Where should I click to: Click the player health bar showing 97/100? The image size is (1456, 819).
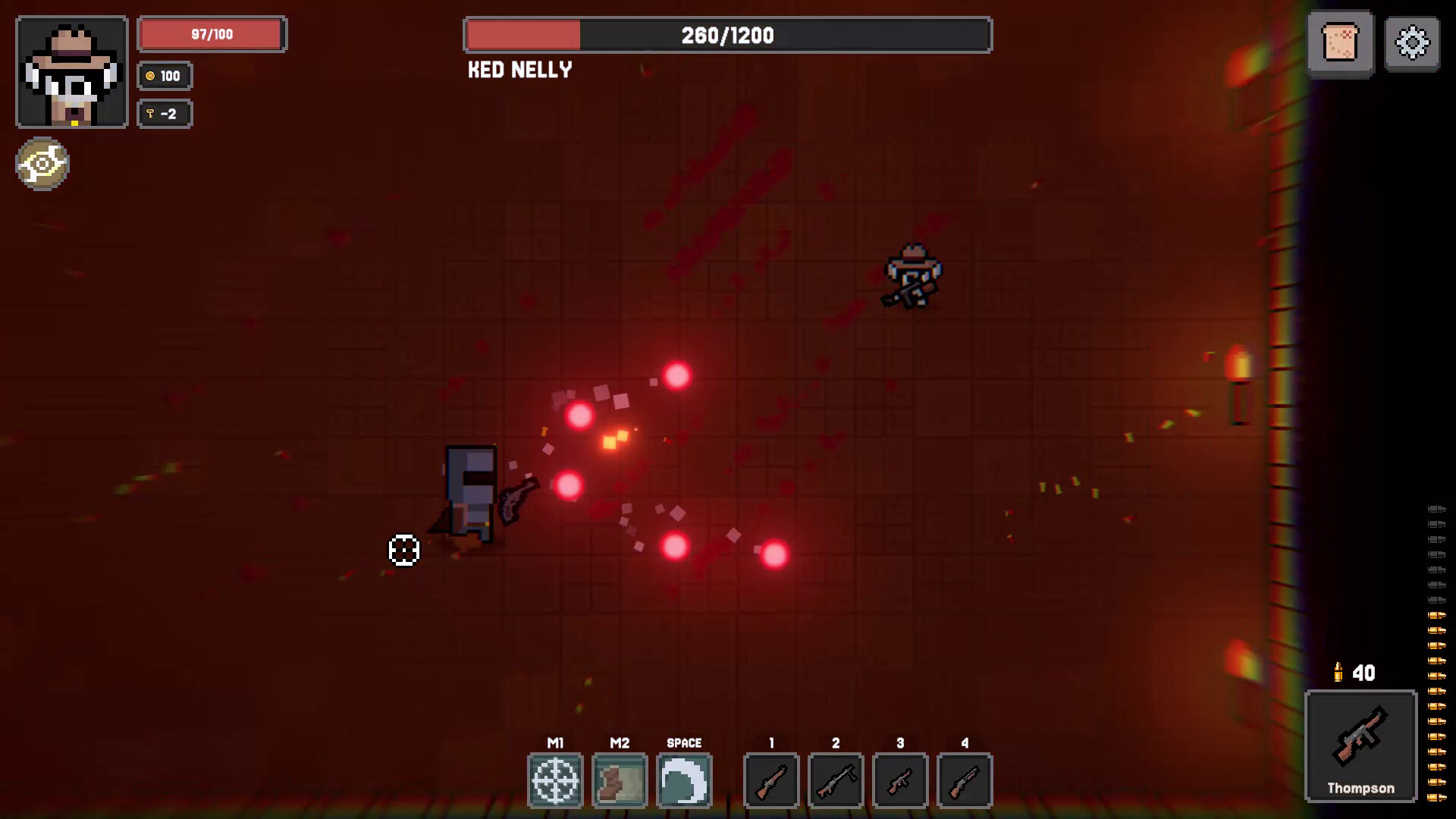click(212, 33)
